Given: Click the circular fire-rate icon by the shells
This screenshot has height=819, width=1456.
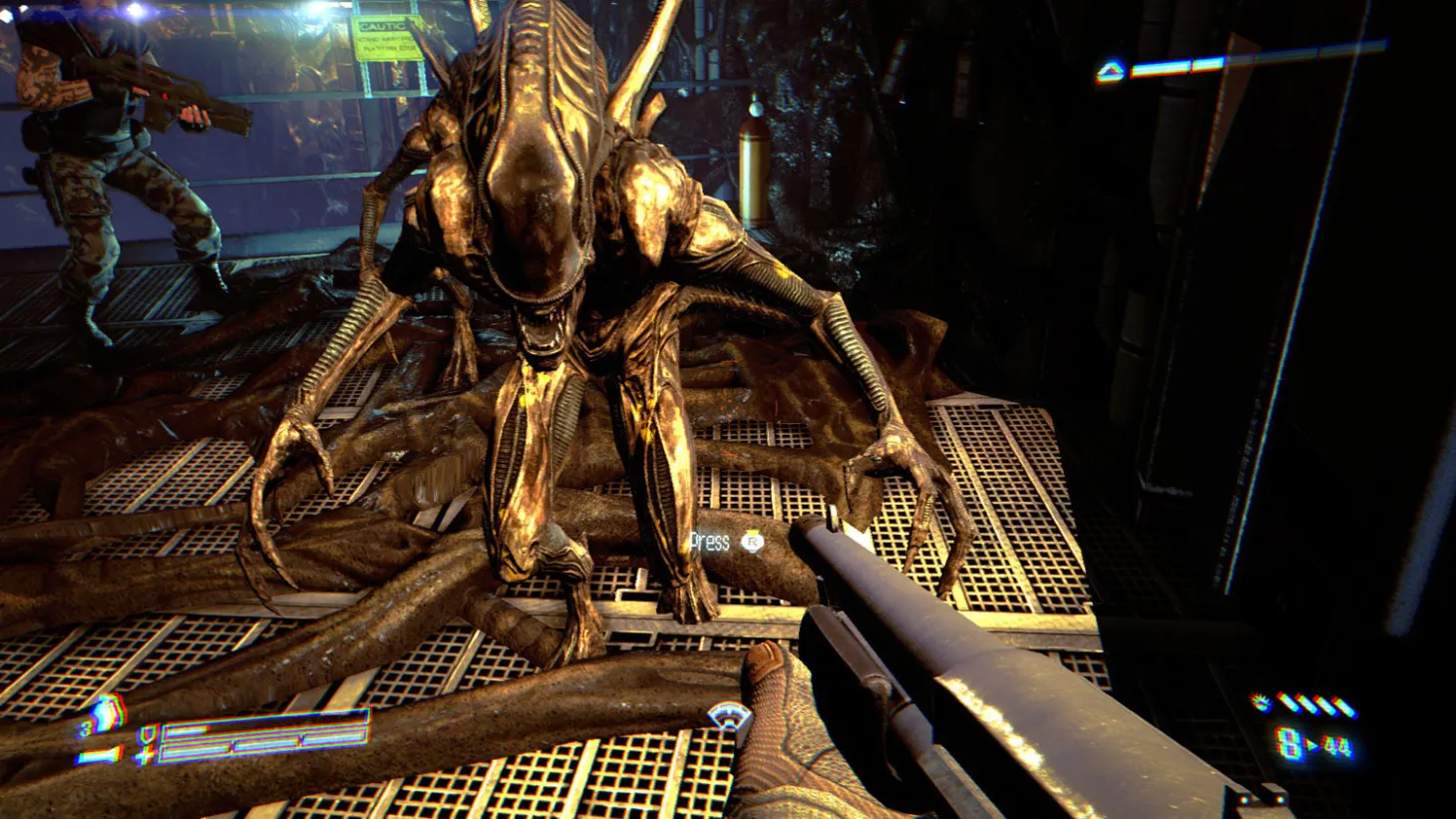Looking at the screenshot, I should [1260, 701].
